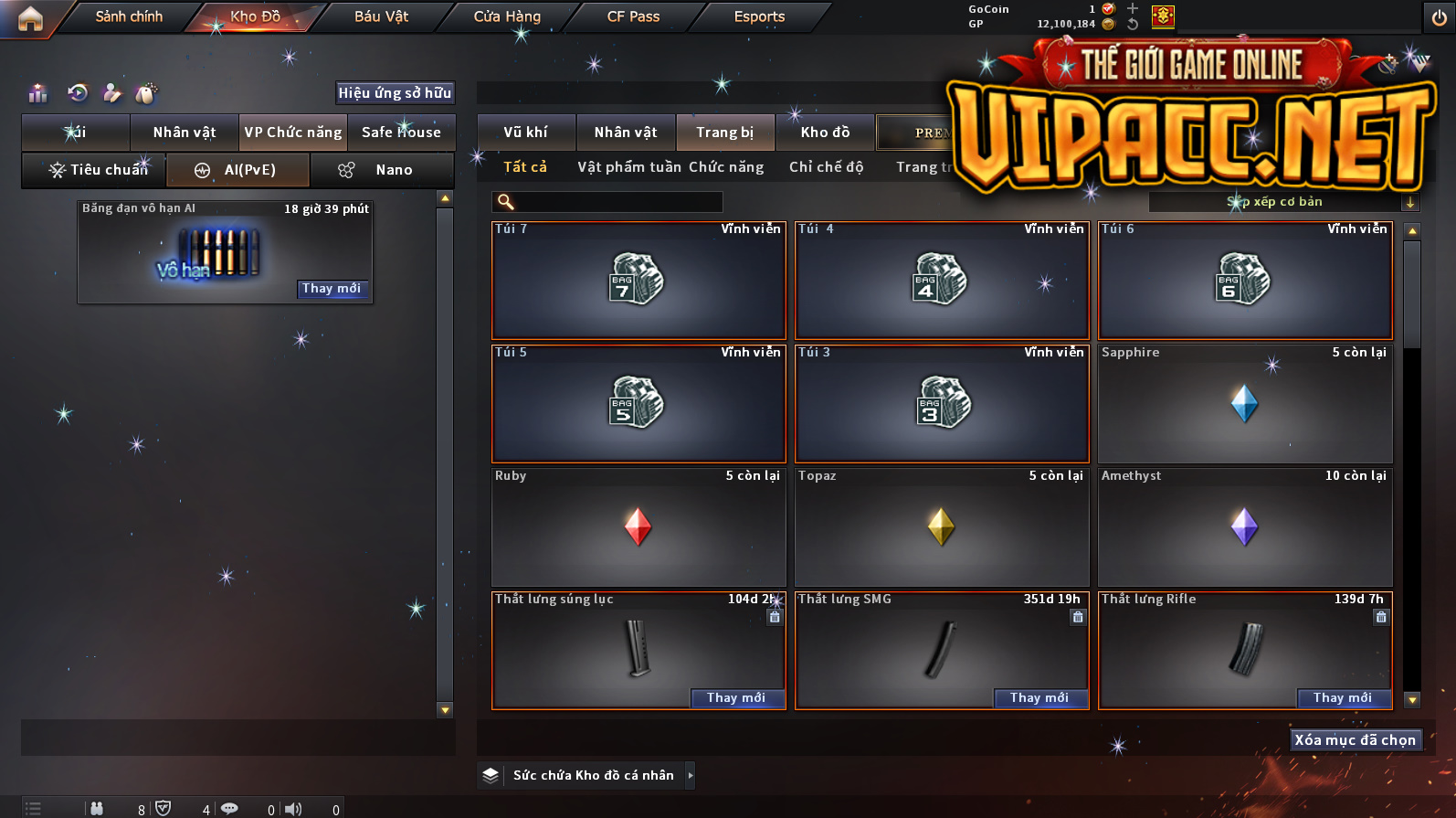Pick the Sapphire gem item
This screenshot has width=1456, height=818.
(1245, 404)
